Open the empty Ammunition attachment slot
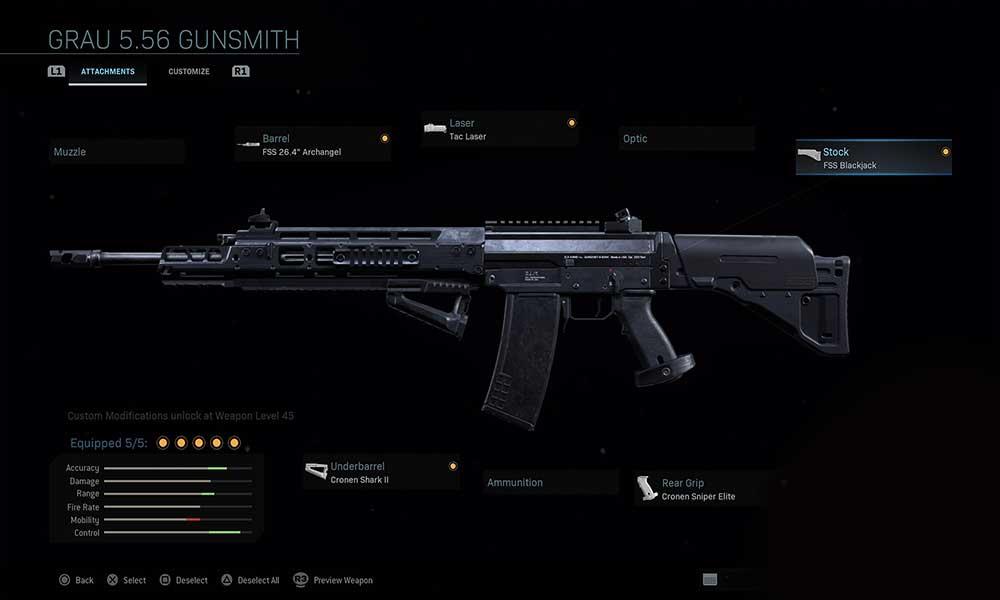Image resolution: width=1000 pixels, height=600 pixels. click(550, 483)
